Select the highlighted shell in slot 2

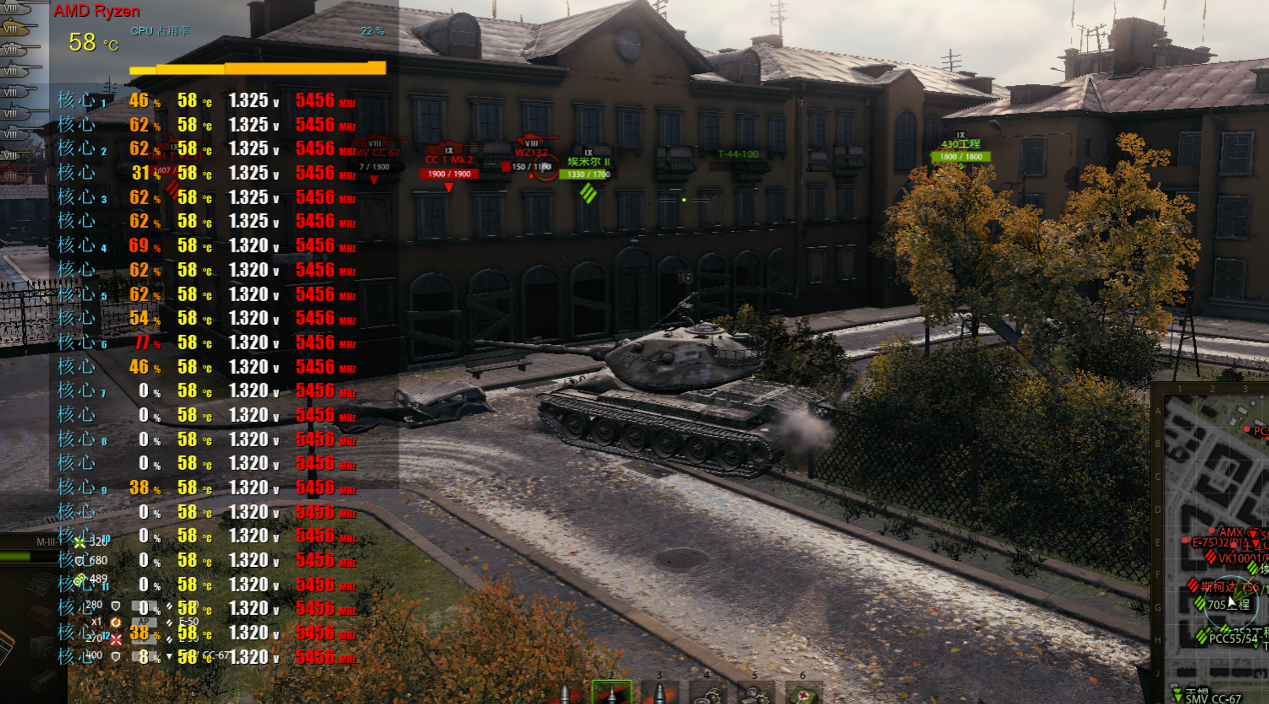(611, 693)
